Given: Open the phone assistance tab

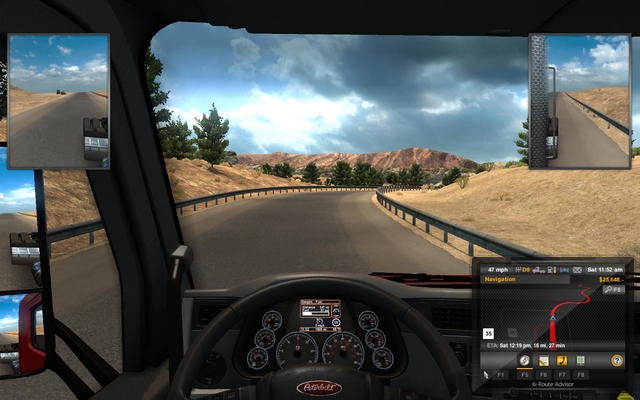Looking at the screenshot, I should [x=561, y=360].
